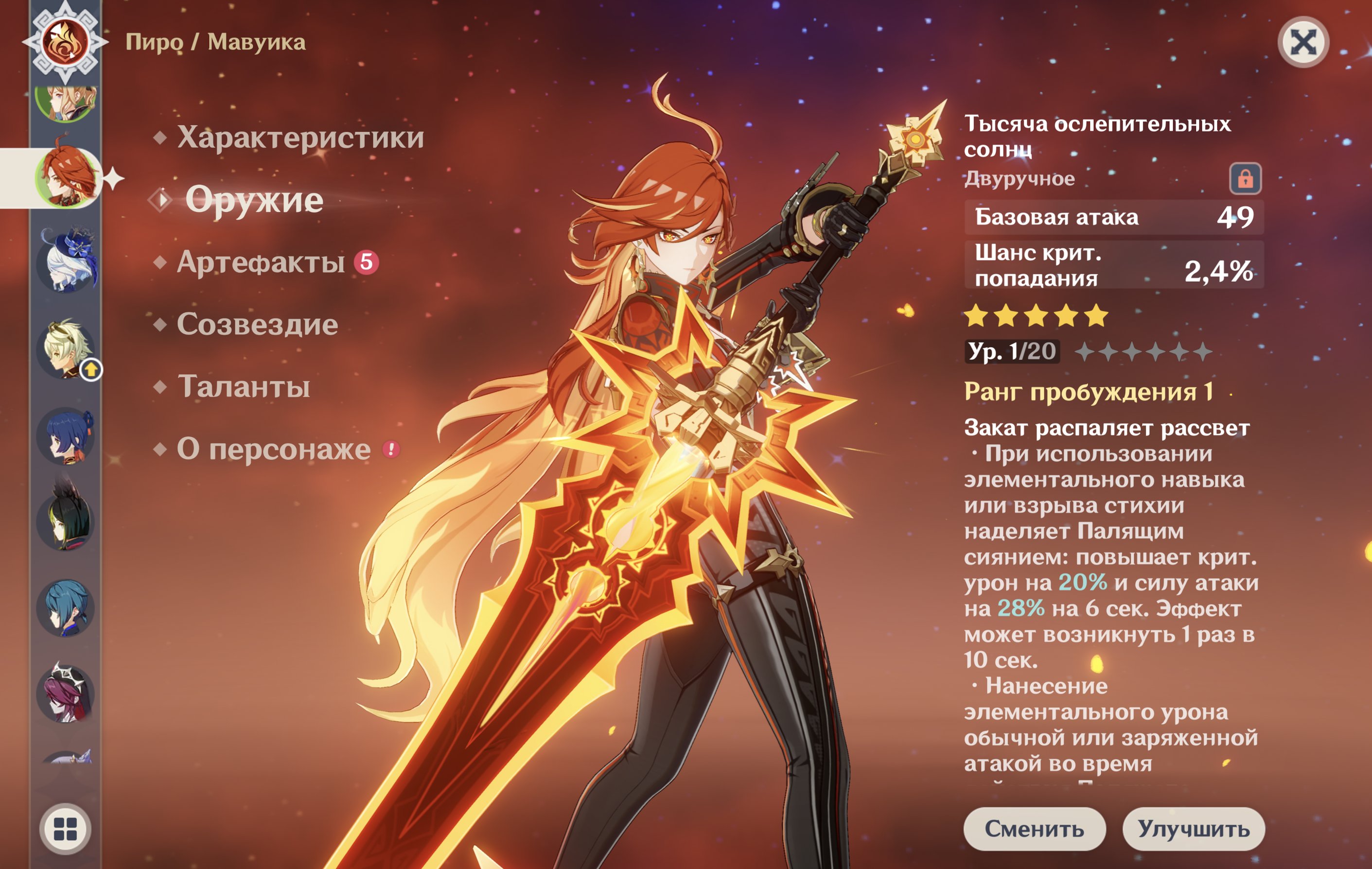
Task: Close the character screen
Action: (1303, 42)
